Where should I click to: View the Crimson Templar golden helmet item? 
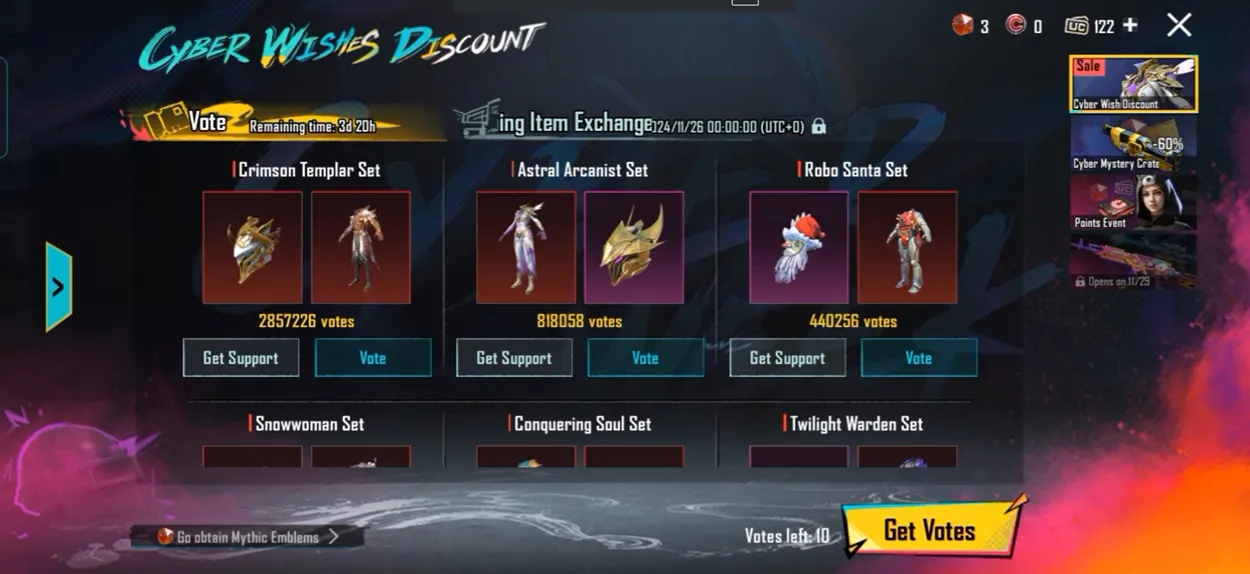252,248
